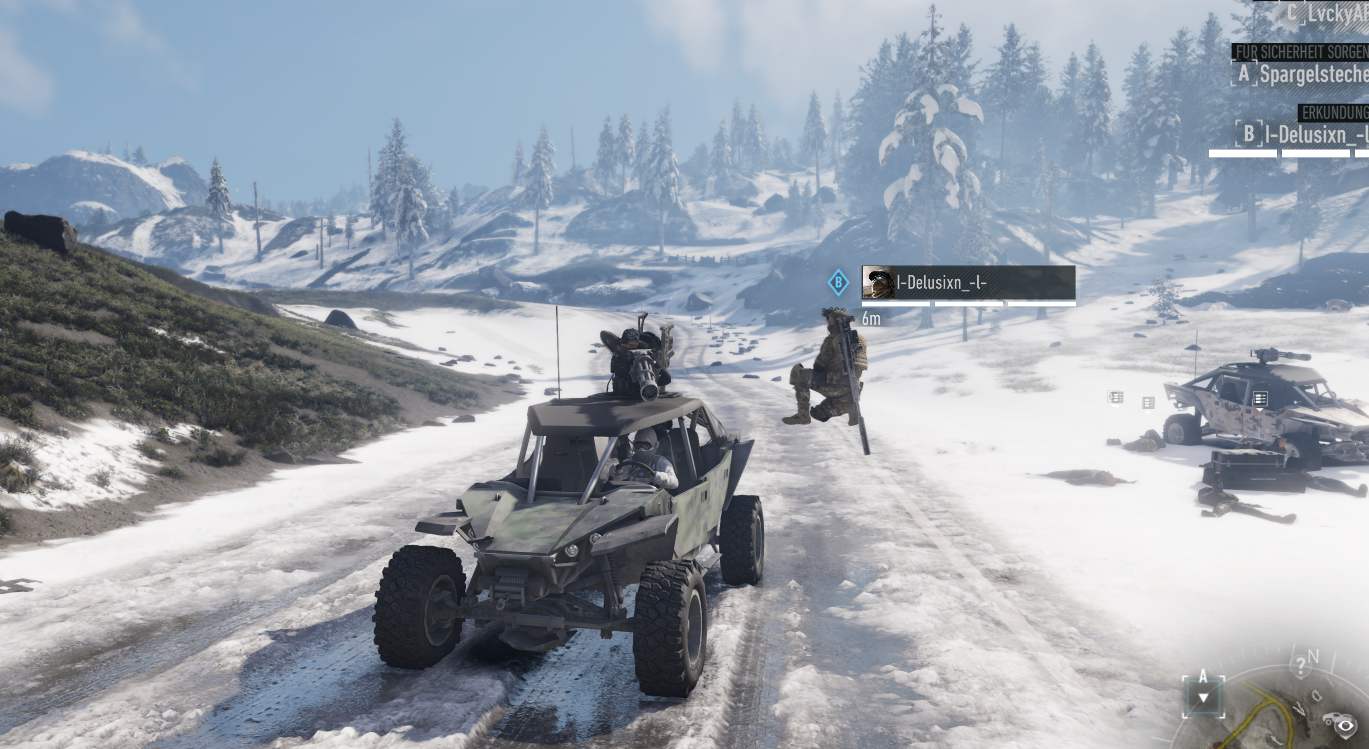Click the "Erkundung" objective label
Screen dimensions: 1369x749
[1334, 112]
